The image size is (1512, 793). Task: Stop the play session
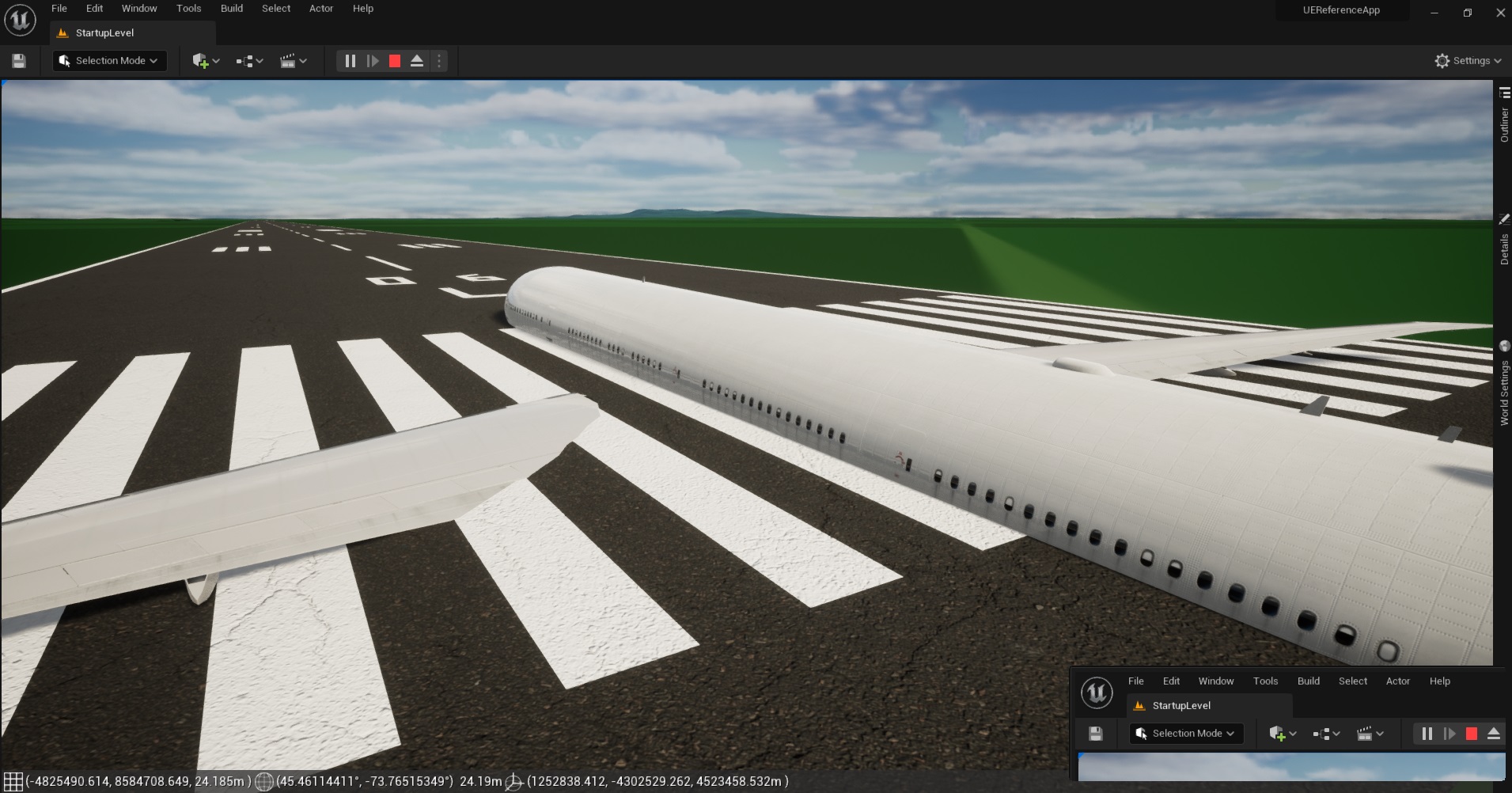395,60
